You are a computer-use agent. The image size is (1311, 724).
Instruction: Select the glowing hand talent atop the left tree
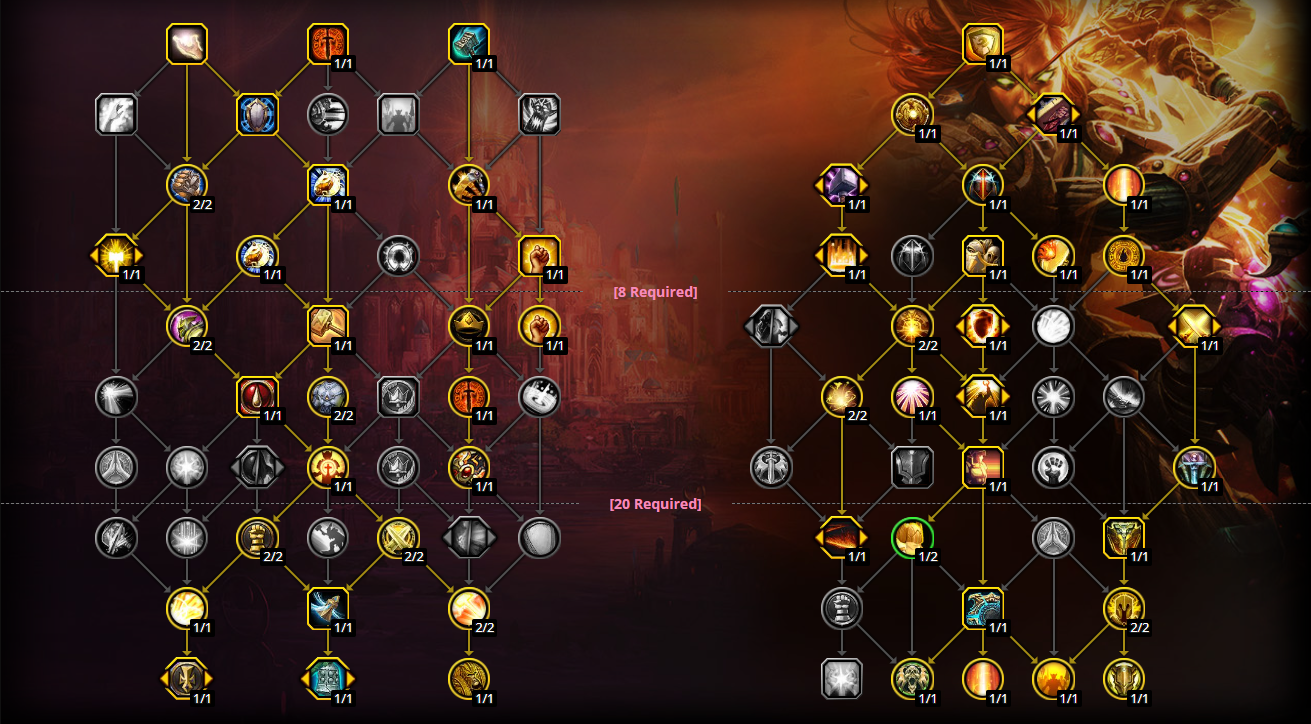(x=185, y=43)
